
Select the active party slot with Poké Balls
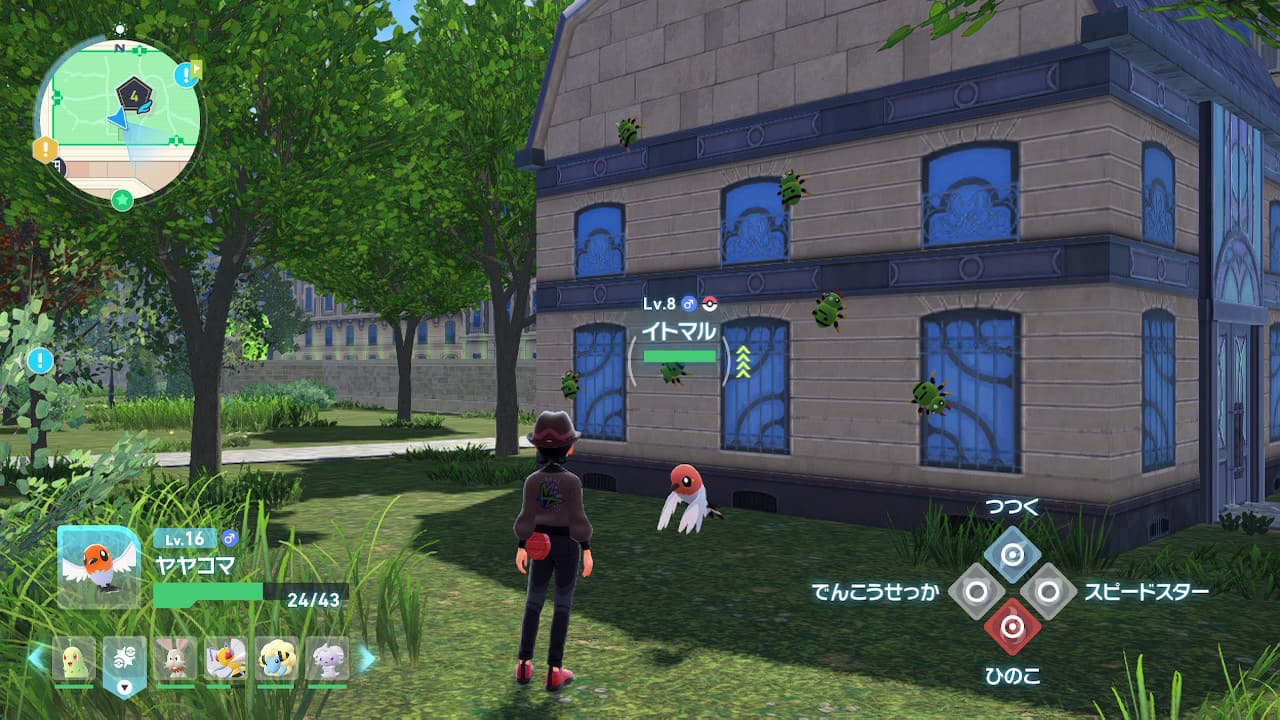[x=125, y=660]
